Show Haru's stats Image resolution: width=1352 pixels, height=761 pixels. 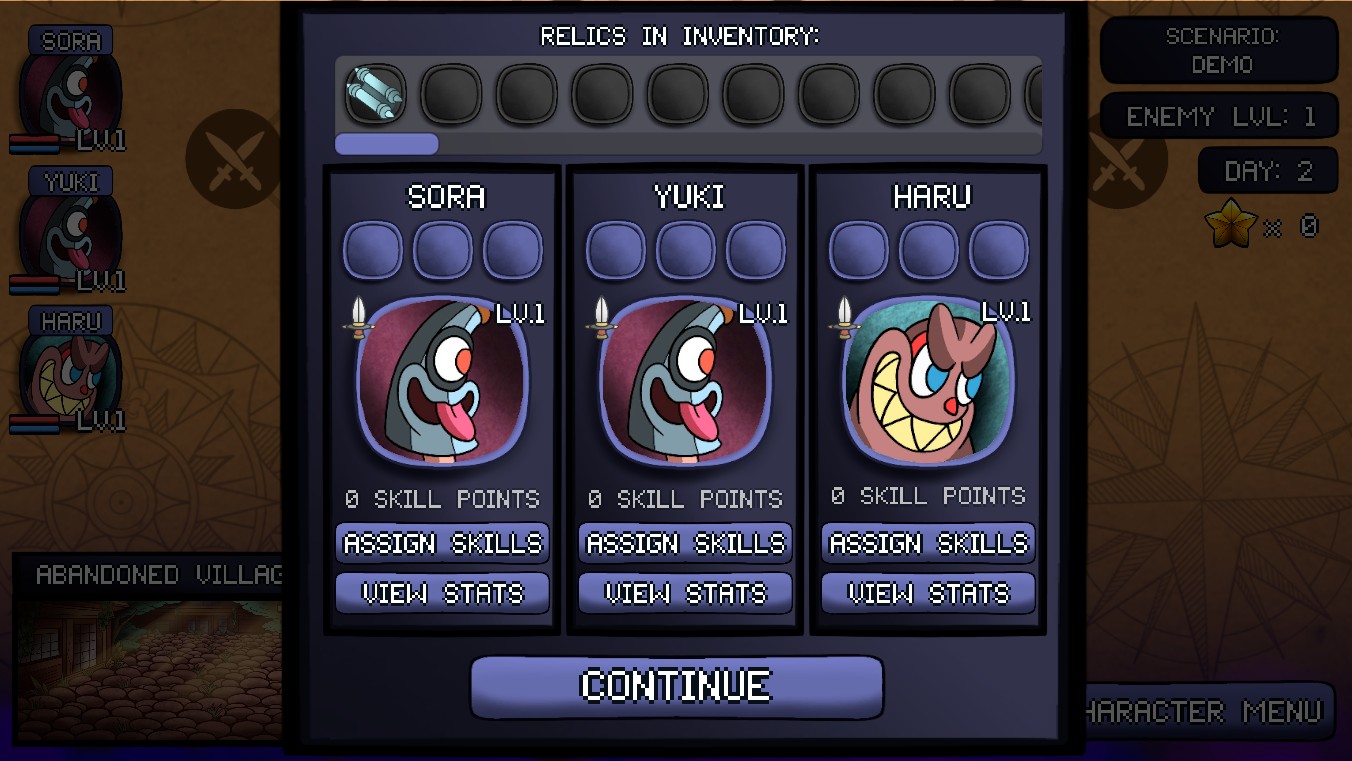(x=928, y=594)
